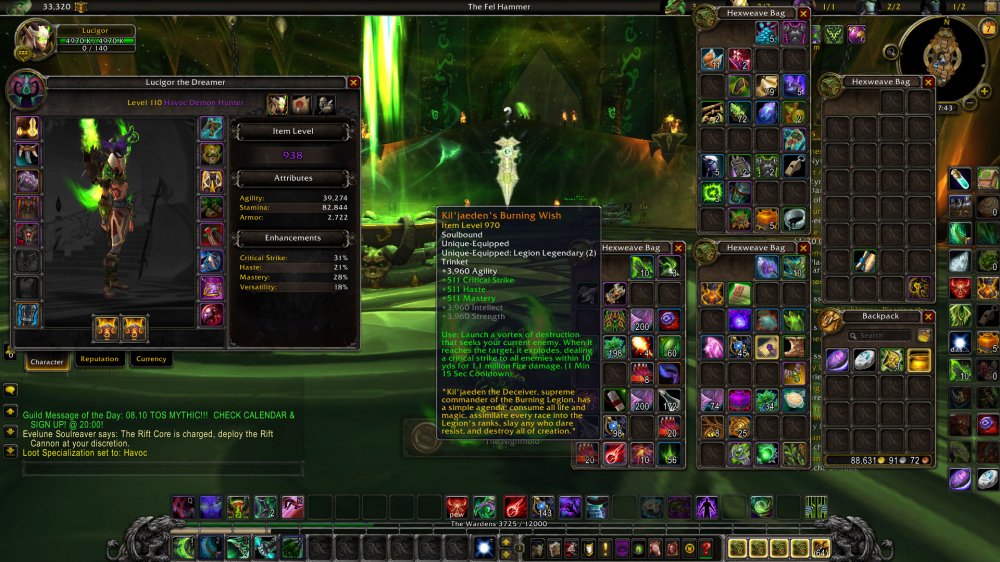Image resolution: width=1000 pixels, height=562 pixels.
Task: Activate the glowing white orb action button
Action: [483, 547]
